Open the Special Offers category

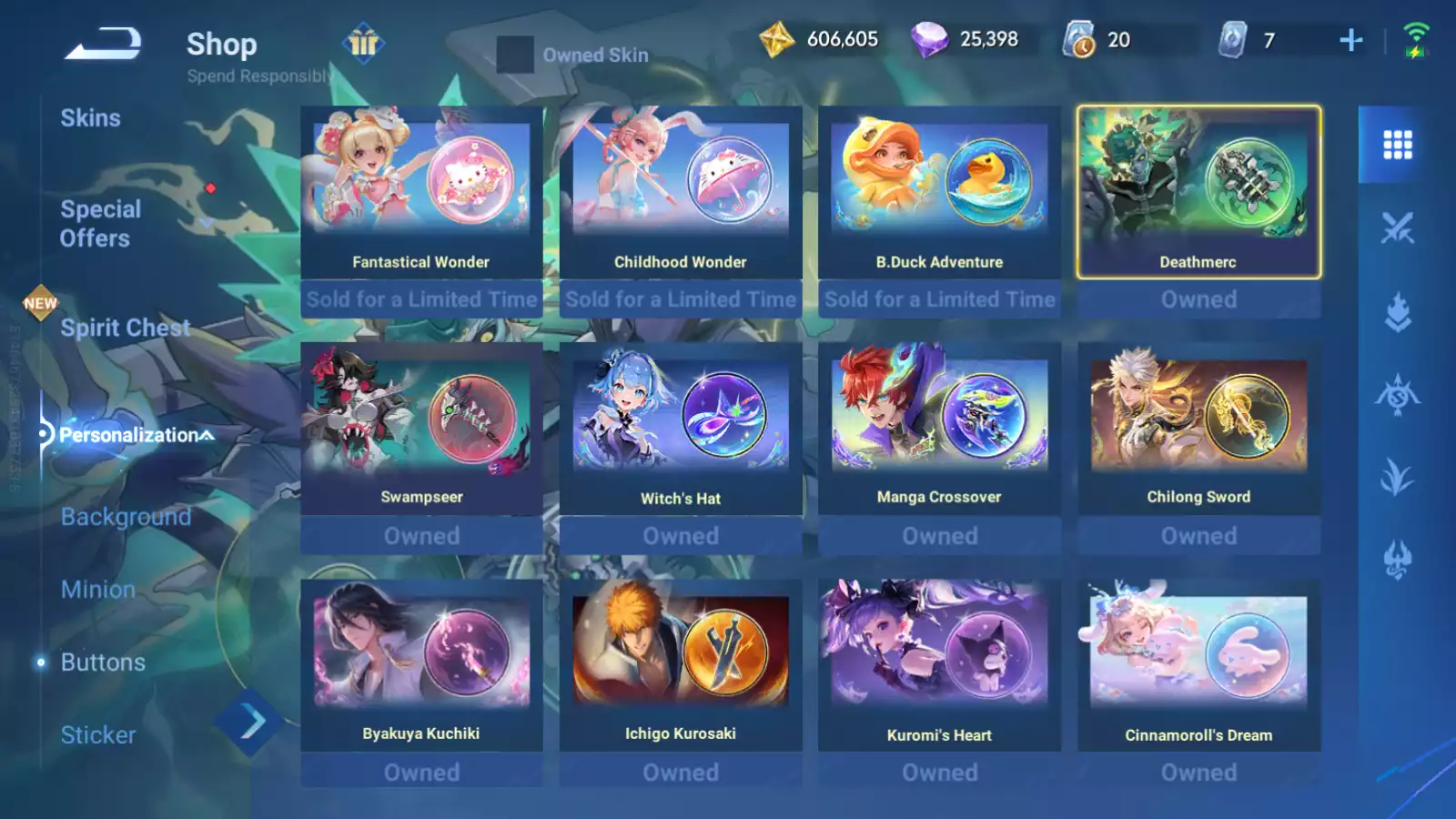(100, 224)
